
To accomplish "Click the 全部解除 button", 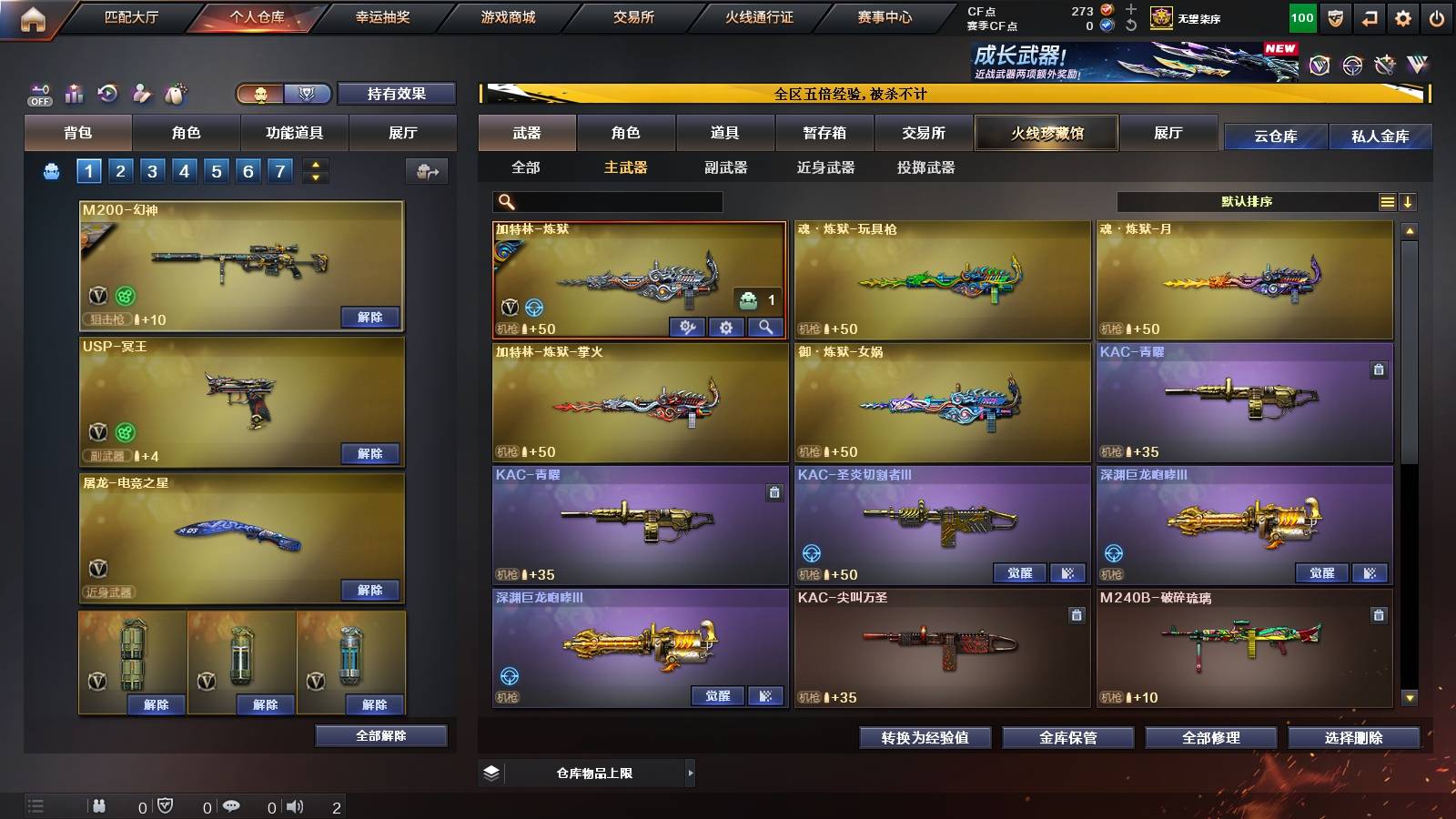I will (x=381, y=735).
